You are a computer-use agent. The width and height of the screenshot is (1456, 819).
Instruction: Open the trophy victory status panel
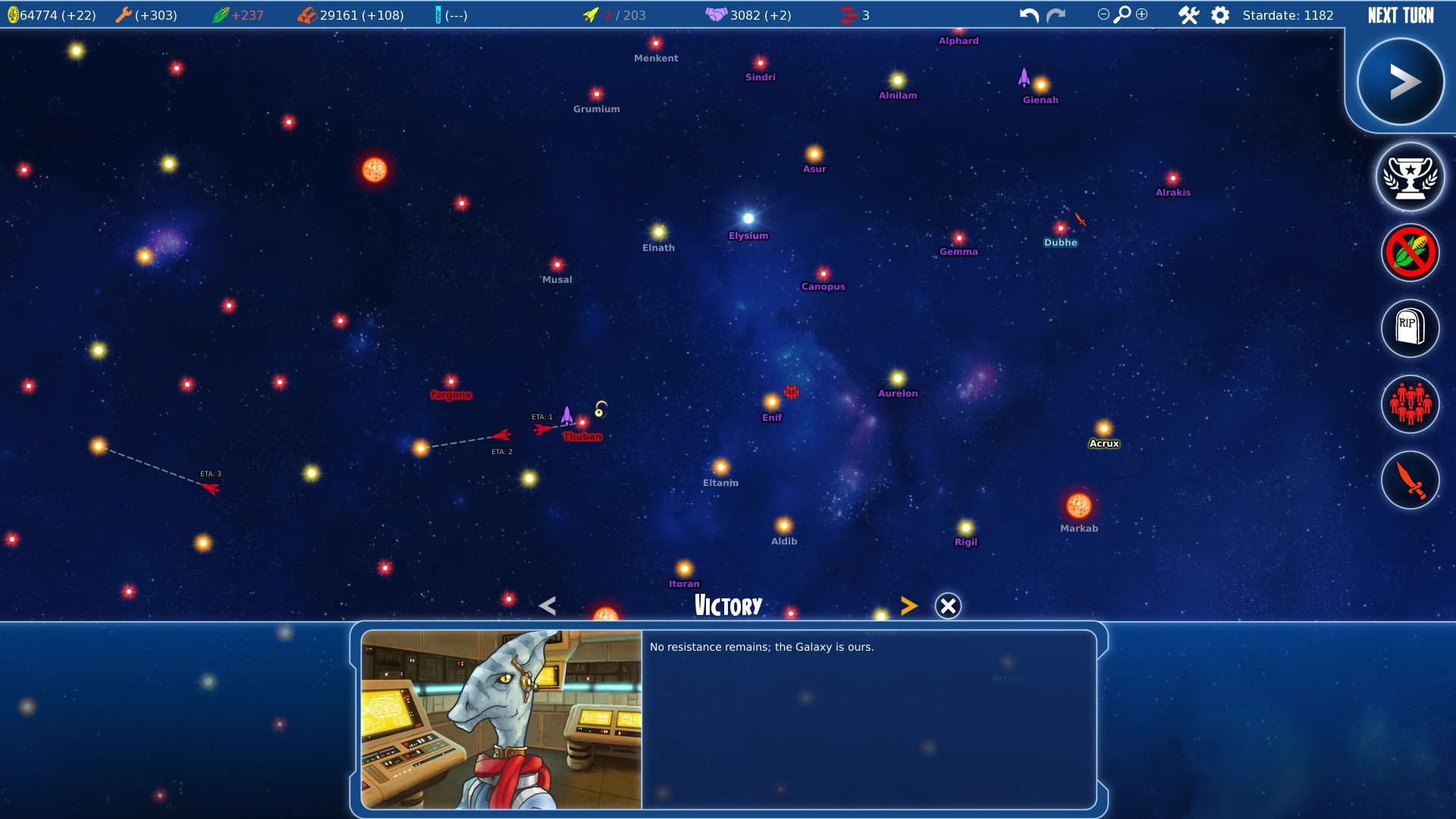click(1410, 177)
